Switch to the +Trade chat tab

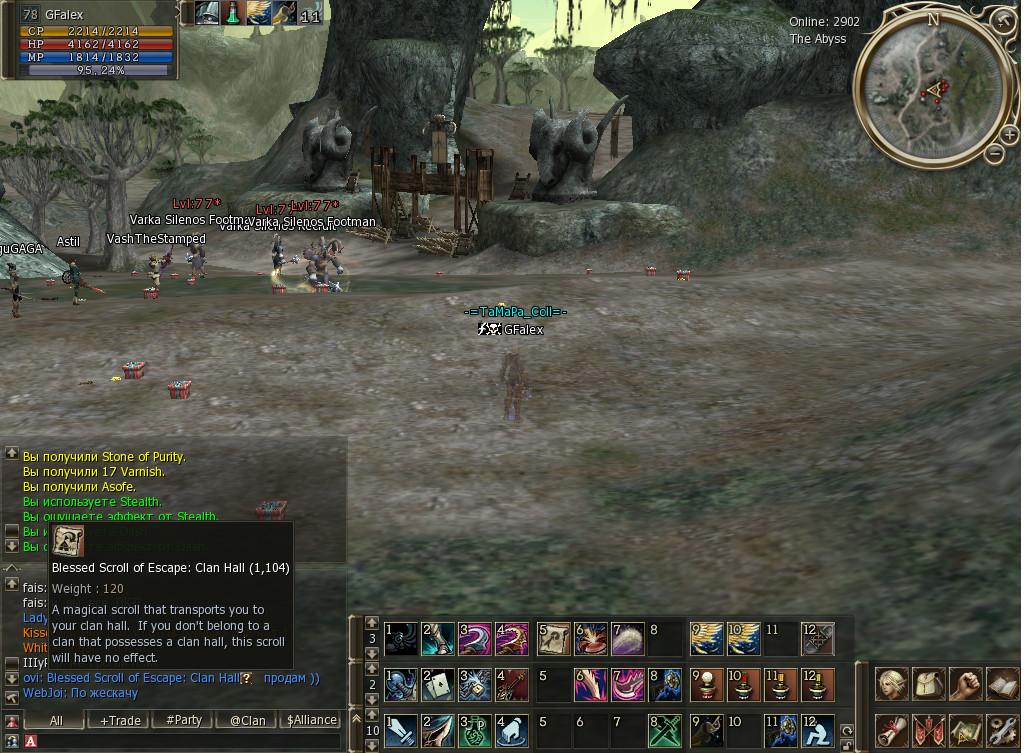[120, 720]
